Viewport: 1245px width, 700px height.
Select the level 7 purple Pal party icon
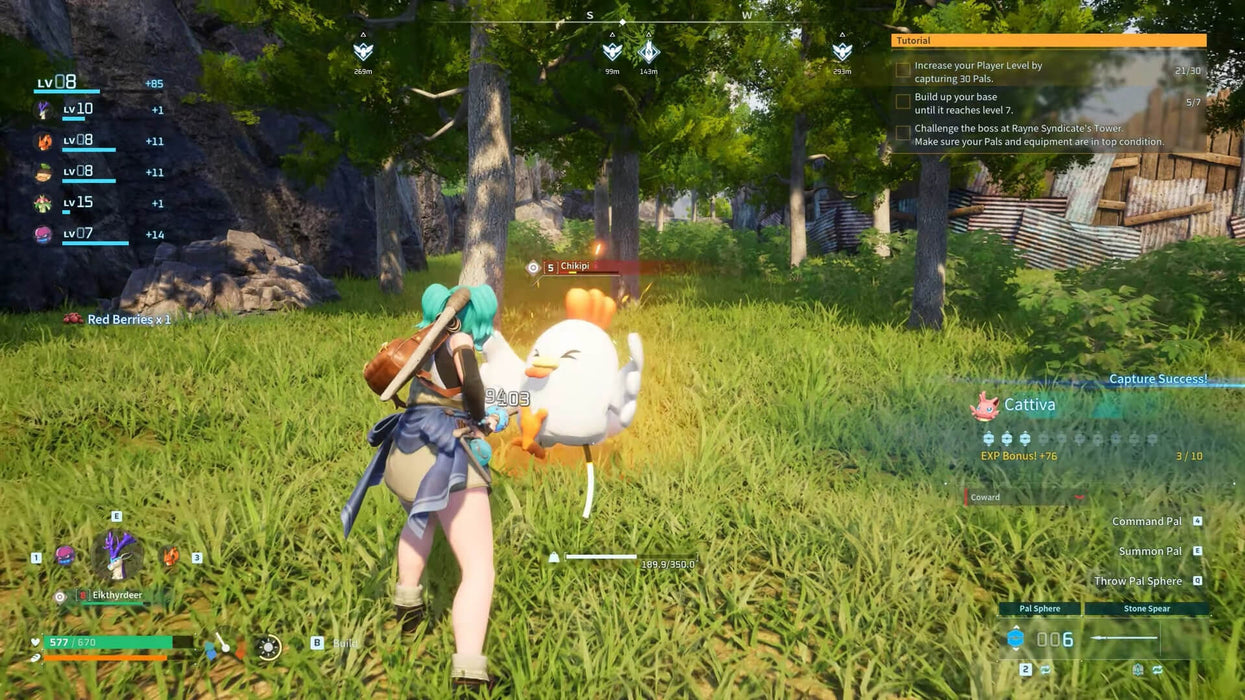click(x=43, y=235)
